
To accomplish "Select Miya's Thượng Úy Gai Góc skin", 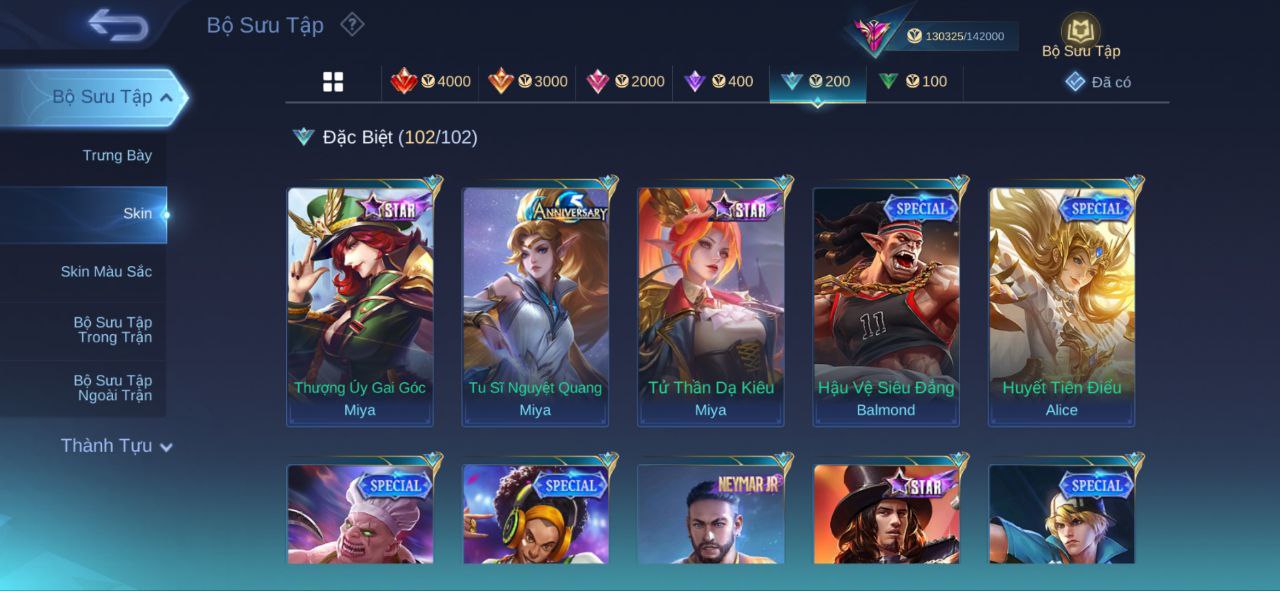I will (360, 305).
